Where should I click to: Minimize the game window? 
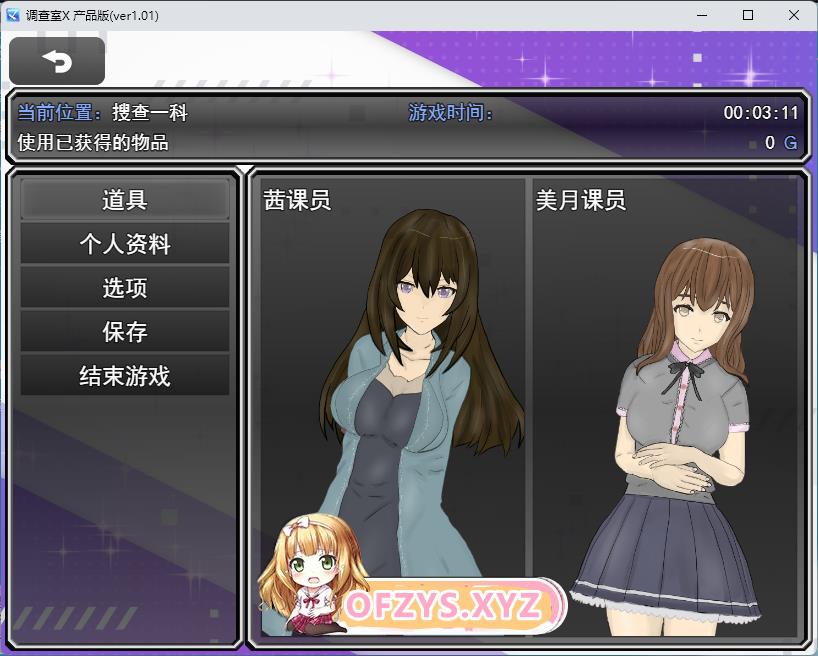point(701,15)
